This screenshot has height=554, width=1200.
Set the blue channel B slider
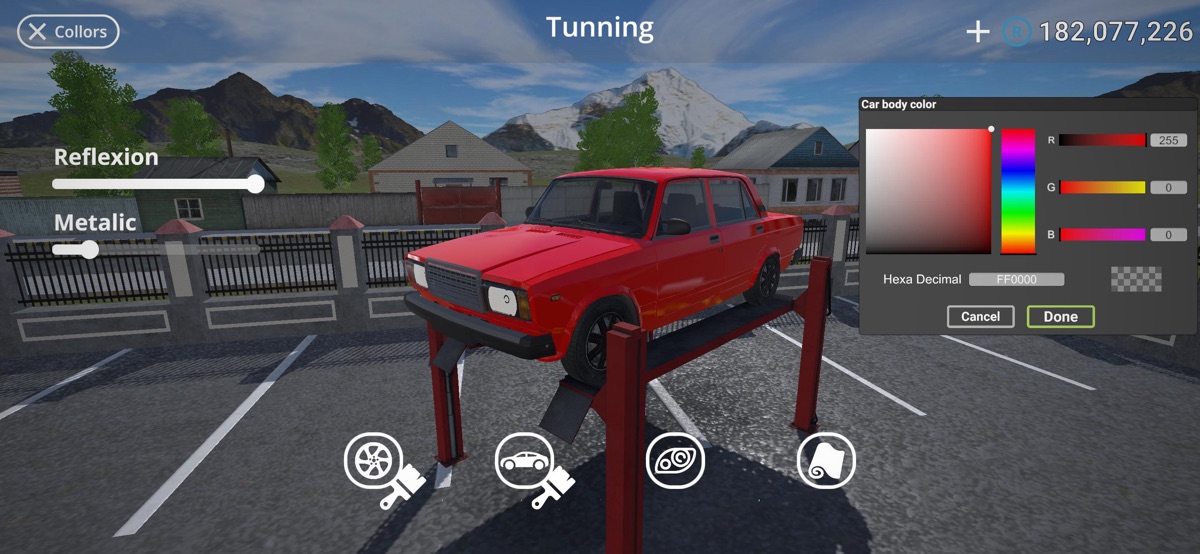[x=1102, y=235]
